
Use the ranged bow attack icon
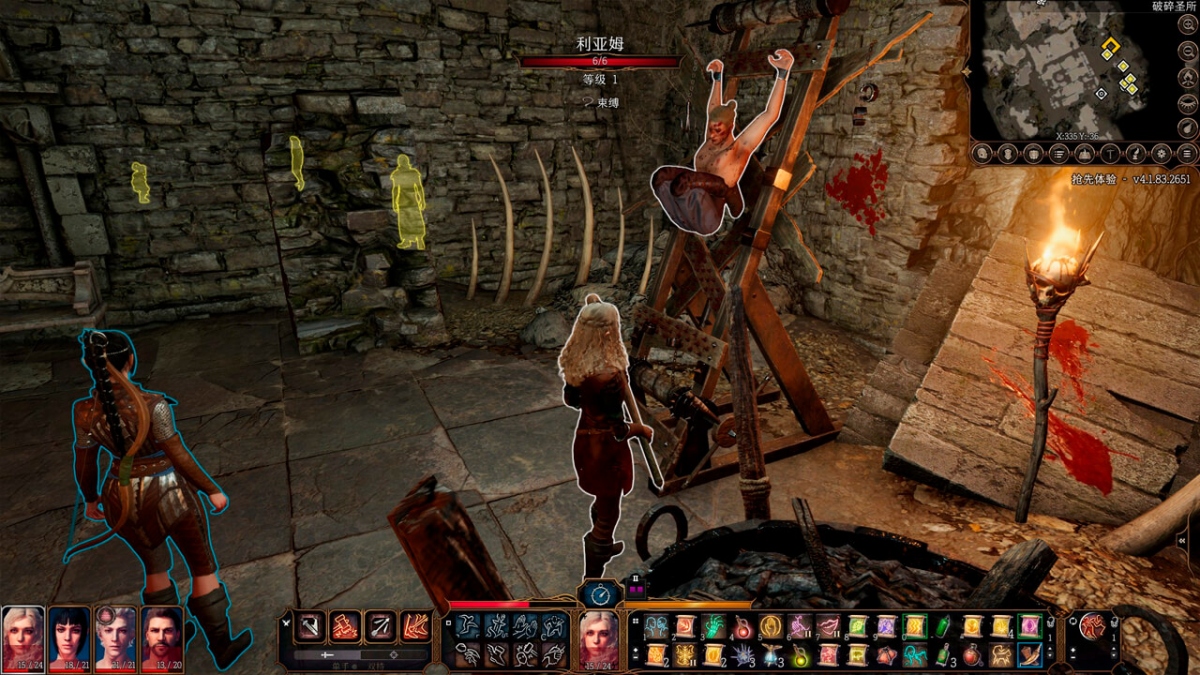coord(381,627)
